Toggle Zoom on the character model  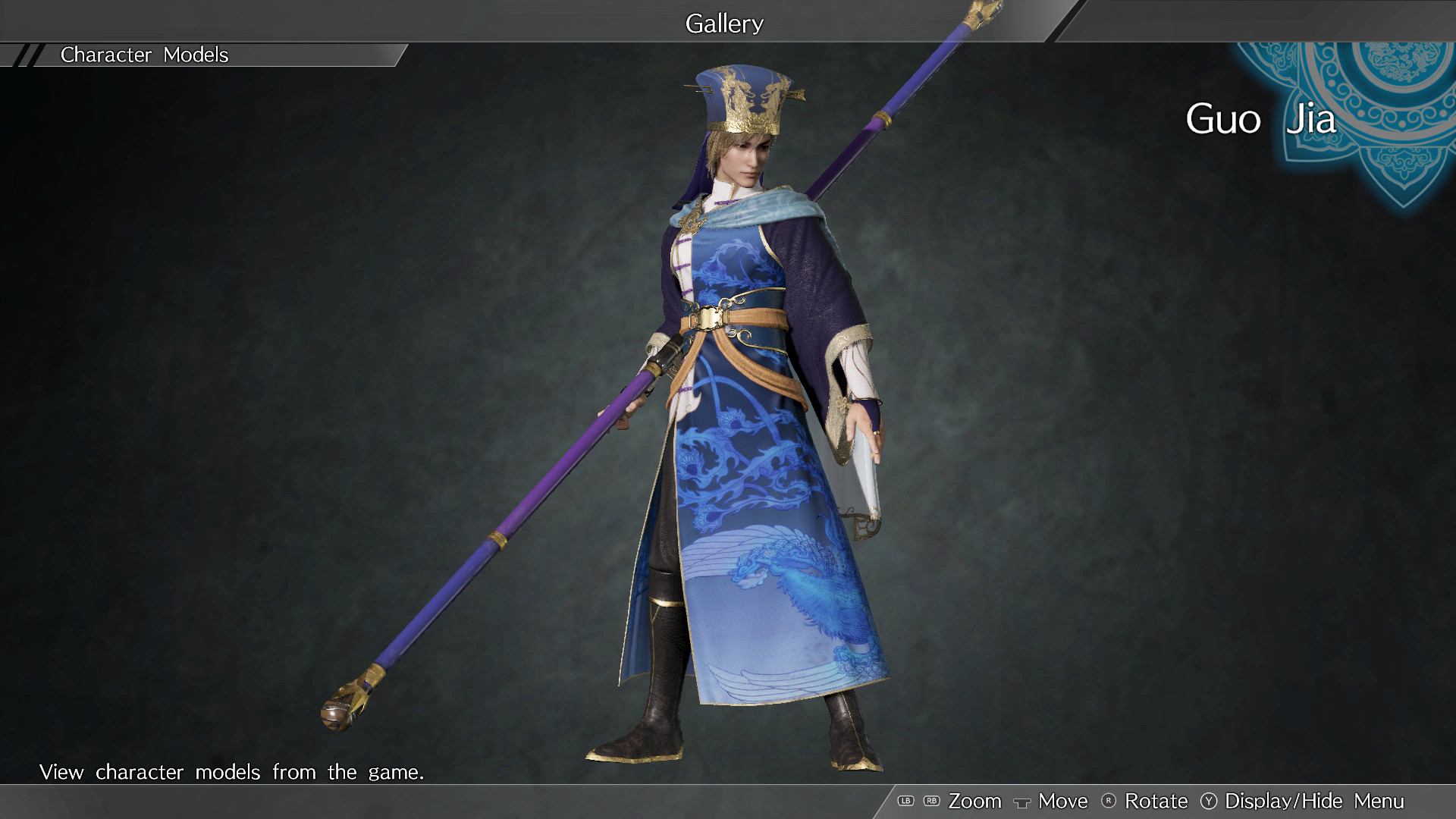pyautogui.click(x=974, y=801)
